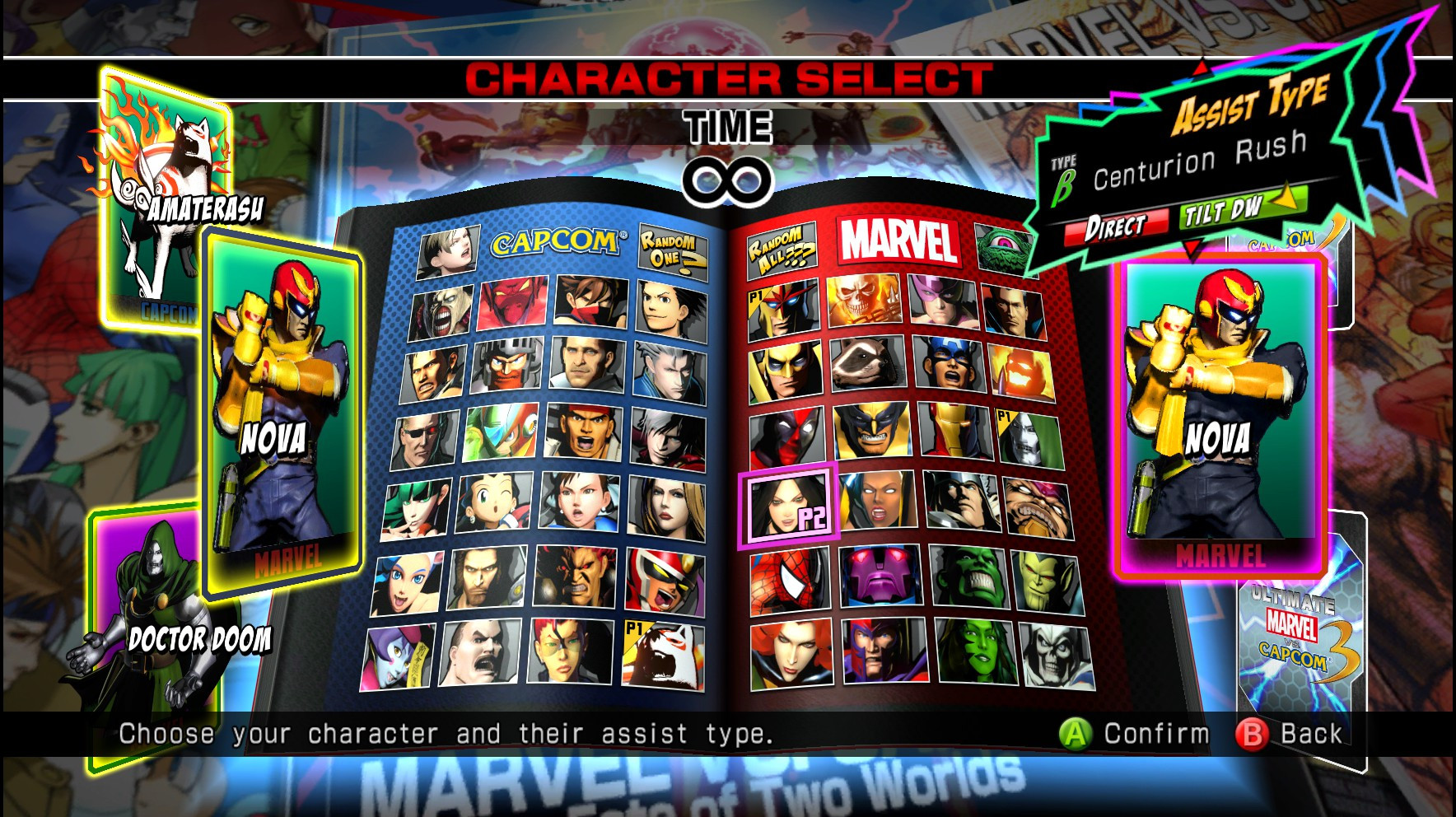The height and width of the screenshot is (817, 1456).
Task: Switch to the CAPCOM roster page
Action: point(556,239)
